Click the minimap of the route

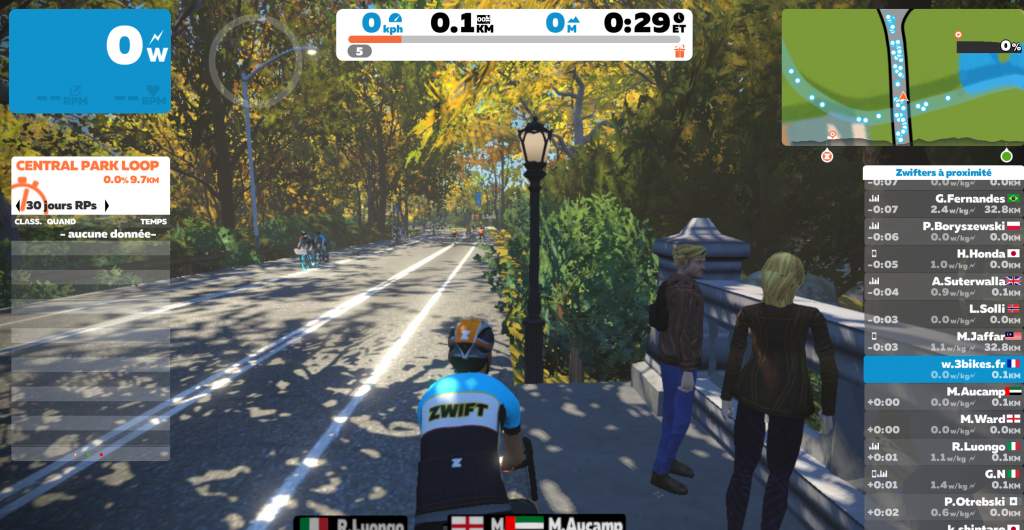[901, 78]
